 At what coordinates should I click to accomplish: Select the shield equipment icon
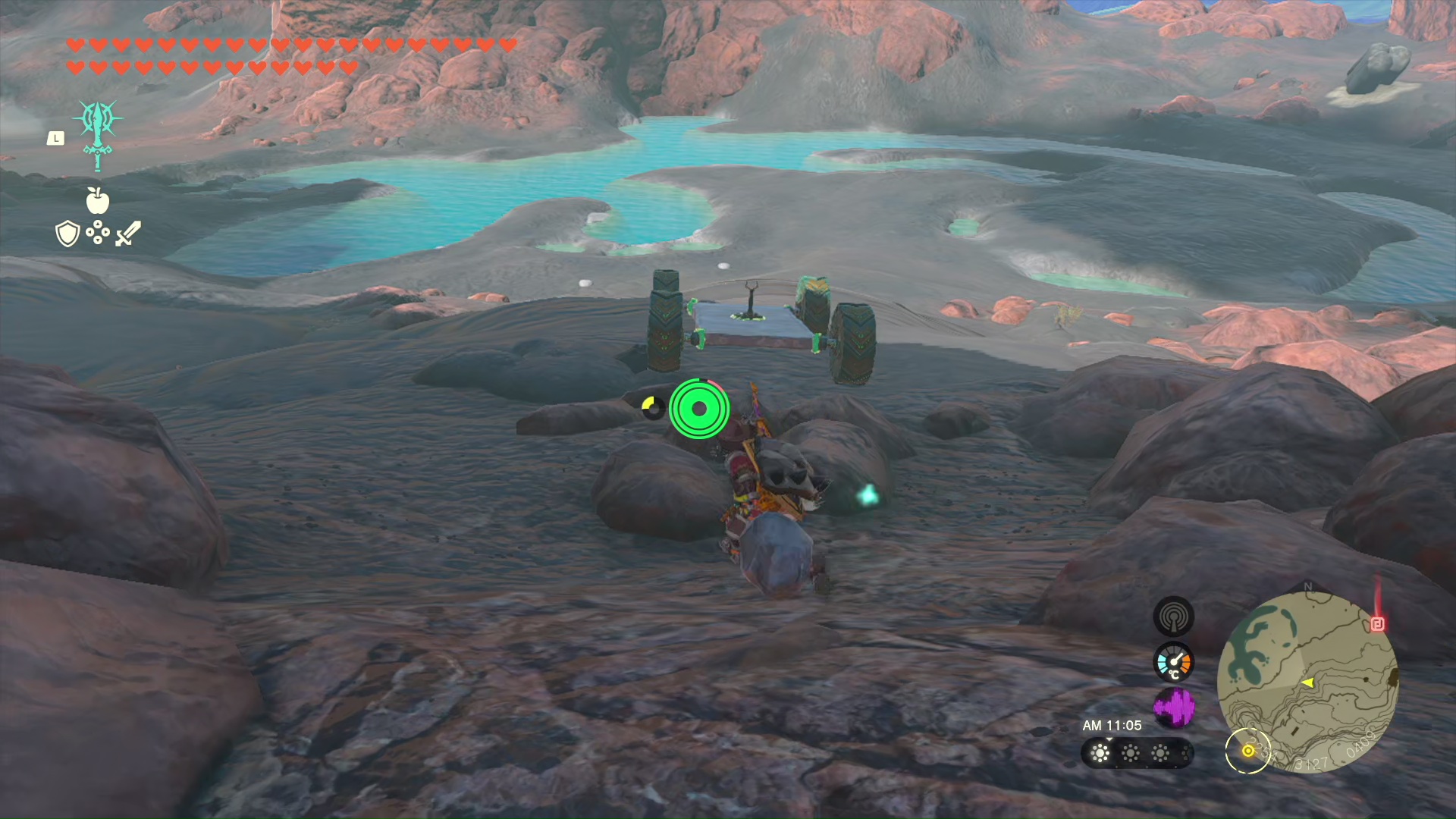click(x=67, y=234)
